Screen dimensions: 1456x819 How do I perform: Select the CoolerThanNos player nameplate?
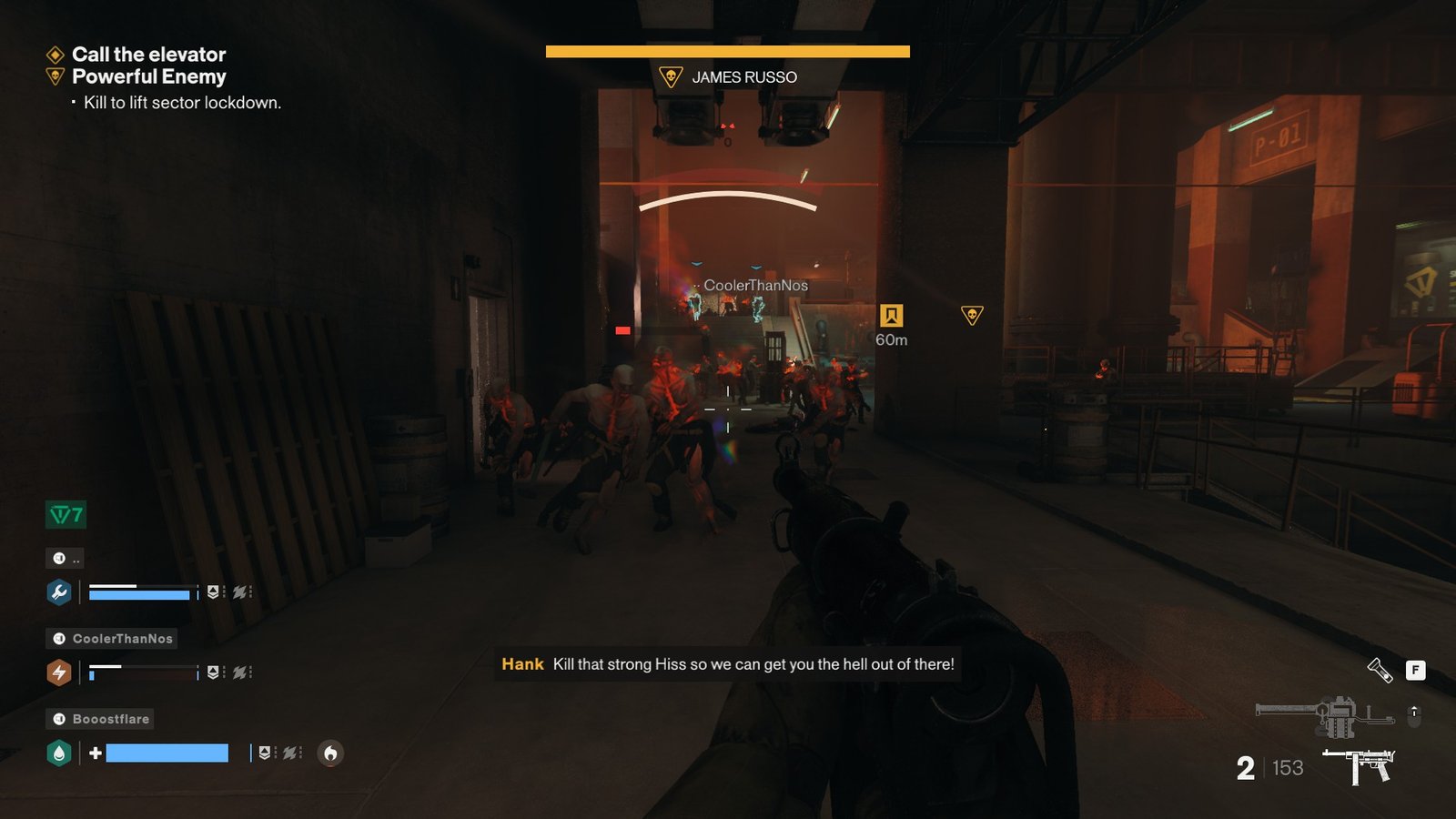111,638
